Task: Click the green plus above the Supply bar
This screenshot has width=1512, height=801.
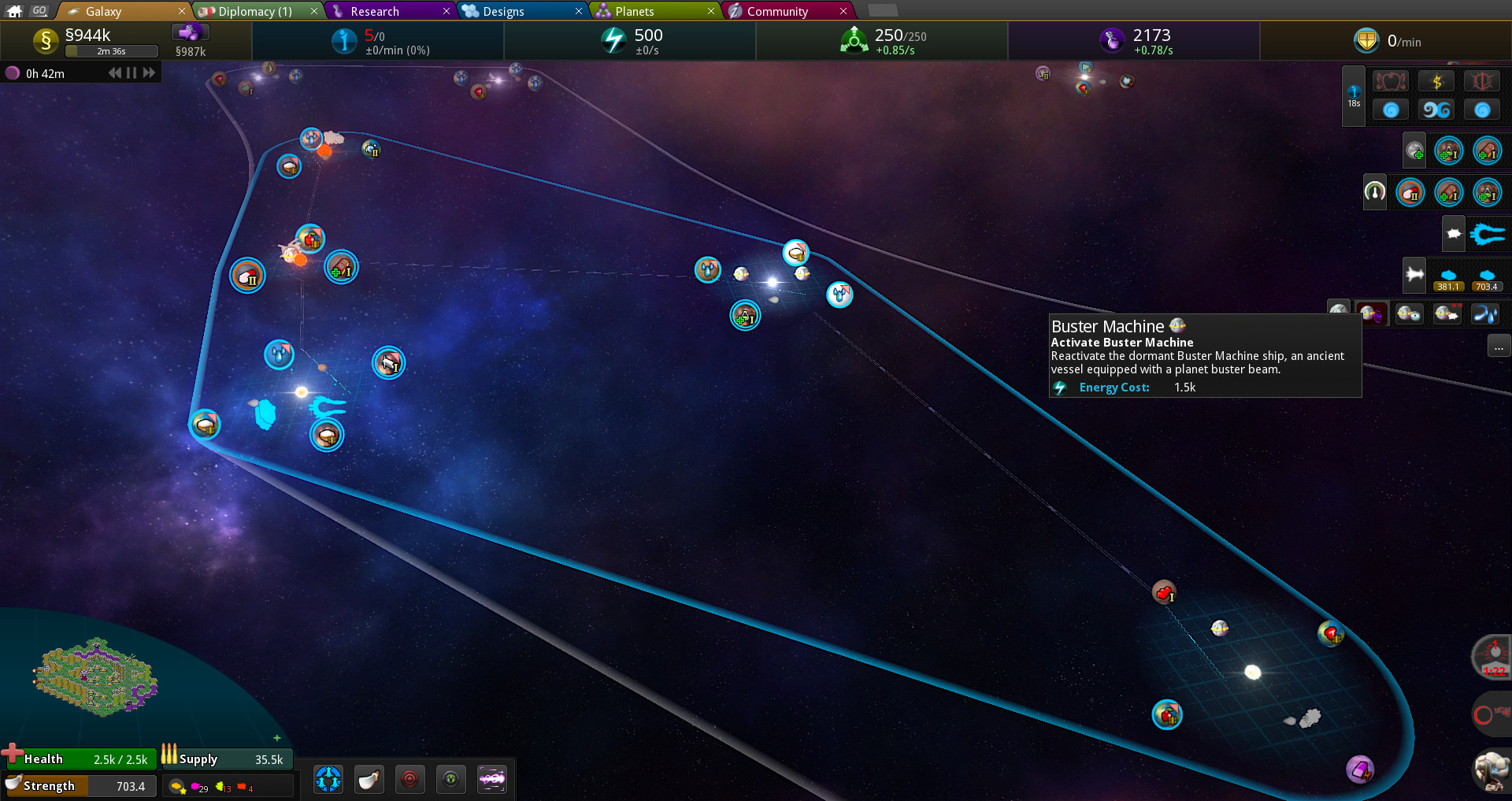Action: pos(277,738)
